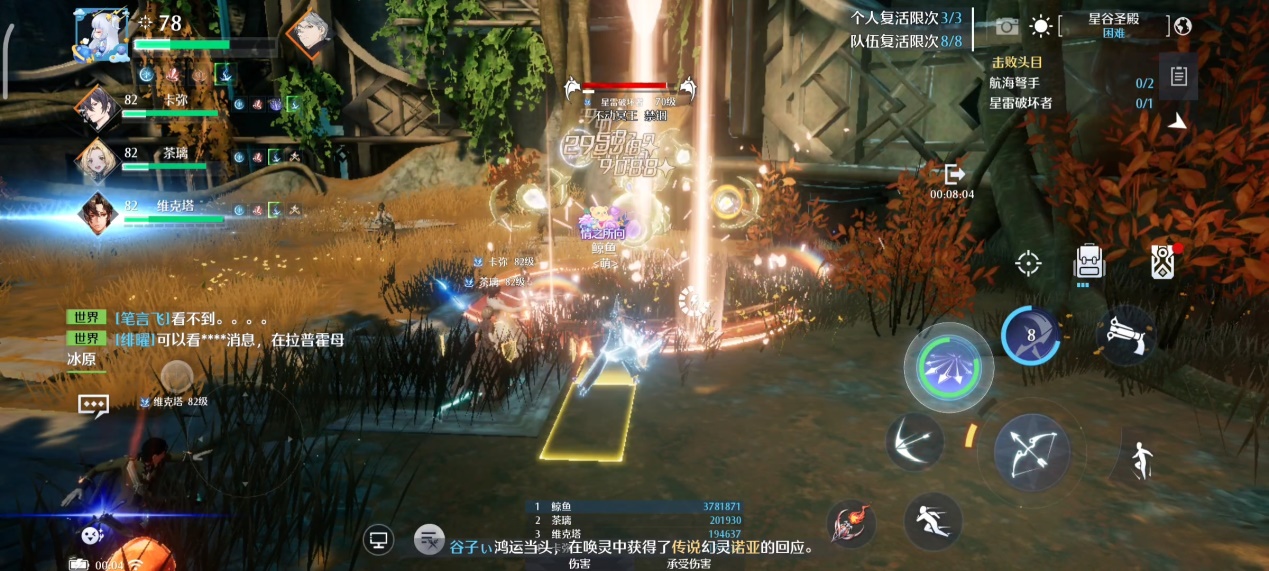Select teammate 茶璃 portrait
Image resolution: width=1269 pixels, height=571 pixels.
point(98,160)
